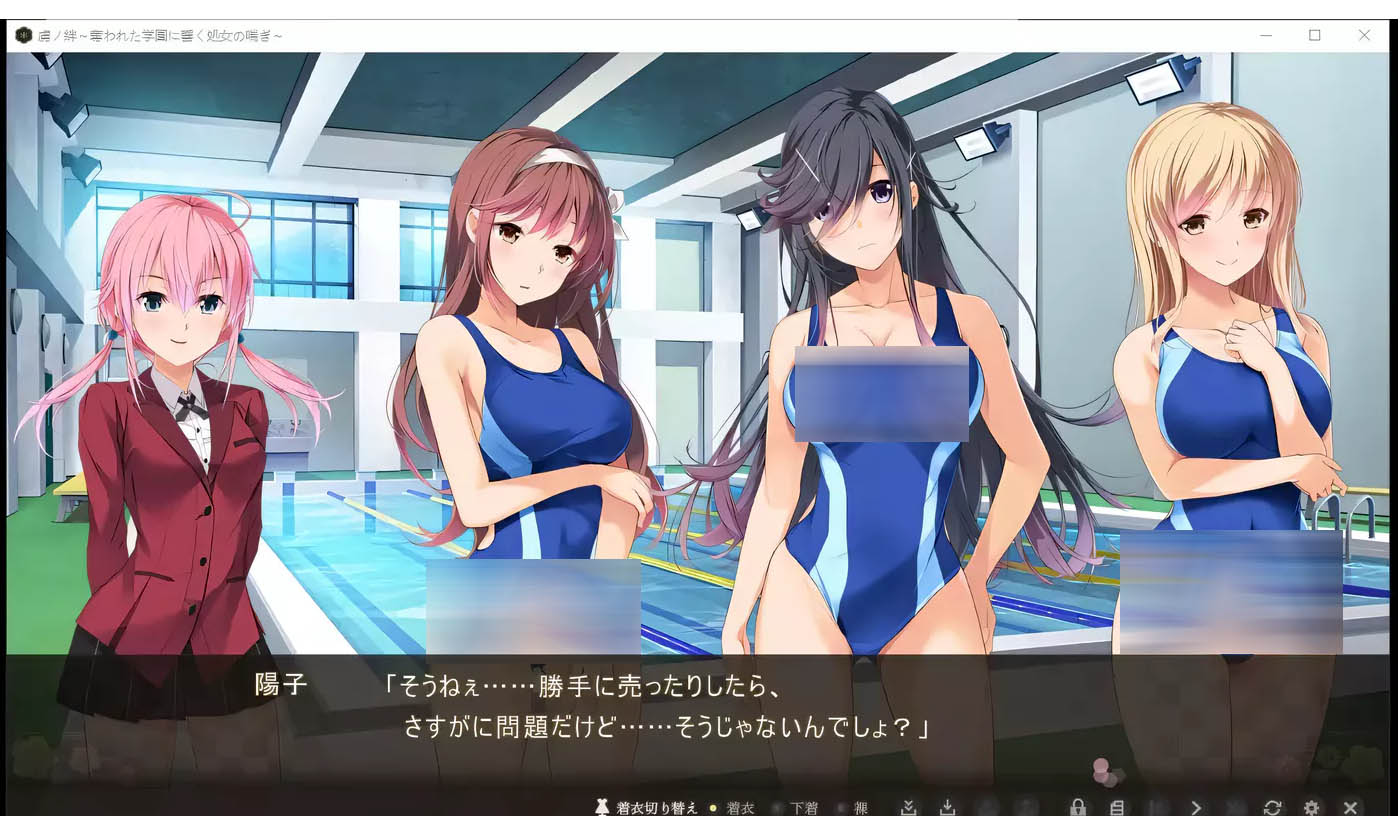Close the game window from title bar
This screenshot has width=1400, height=816.
1364,35
